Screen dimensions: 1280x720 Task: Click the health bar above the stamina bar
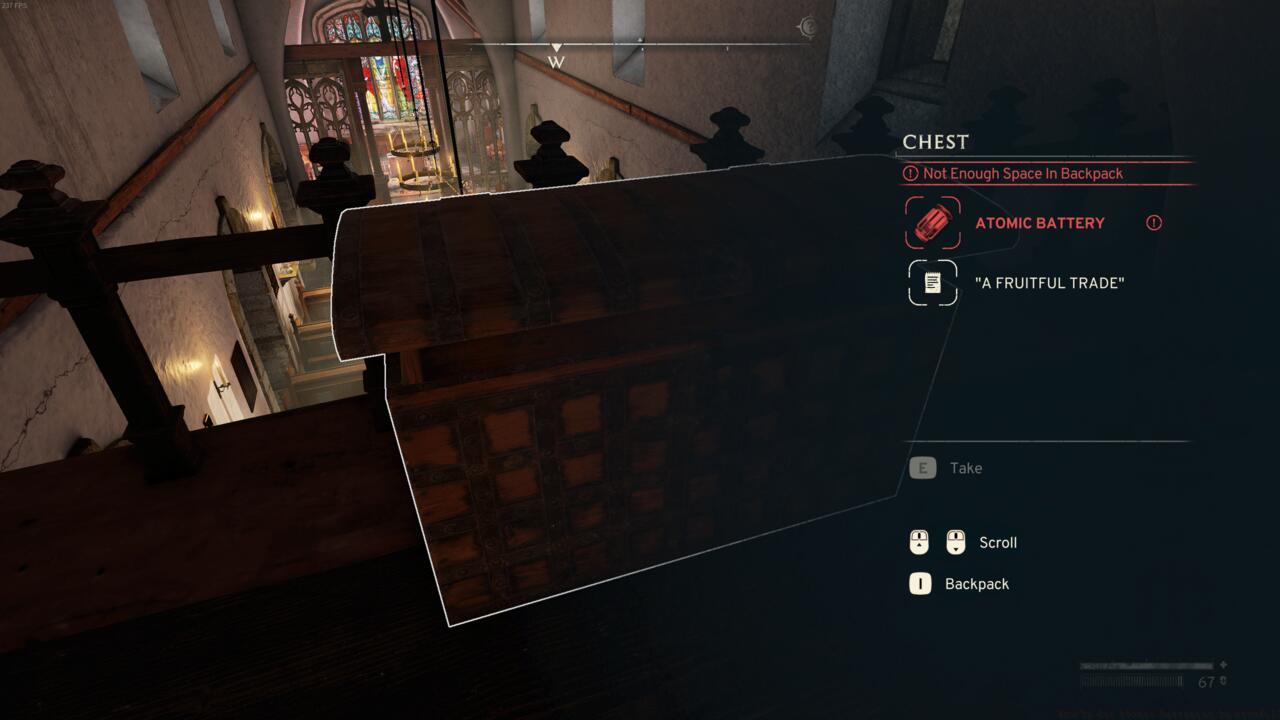1145,664
